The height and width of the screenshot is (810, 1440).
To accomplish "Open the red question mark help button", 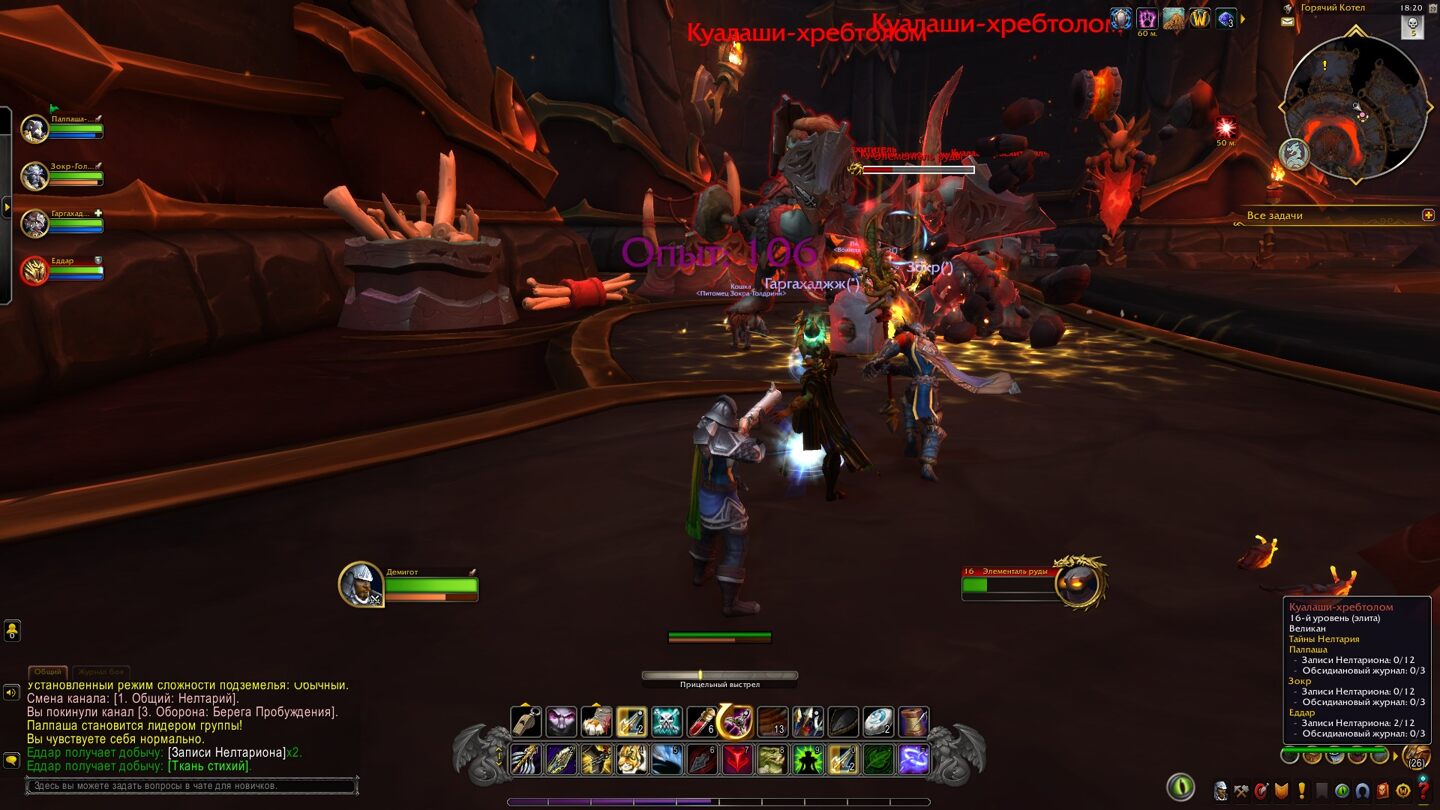I will pos(1423,791).
